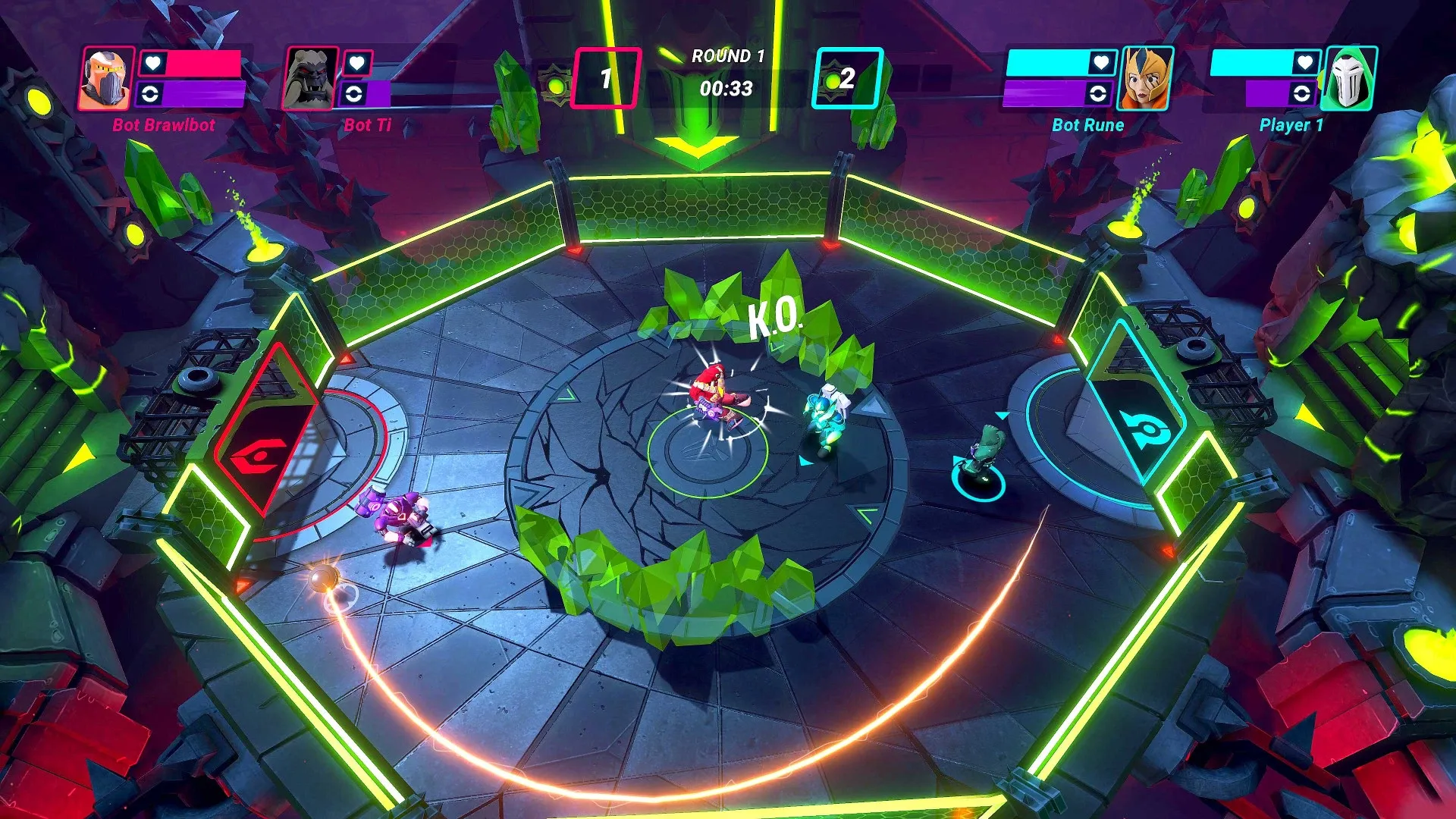Click the K.O. text in the arena
Viewport: 1456px width, 819px height.
pyautogui.click(x=776, y=318)
